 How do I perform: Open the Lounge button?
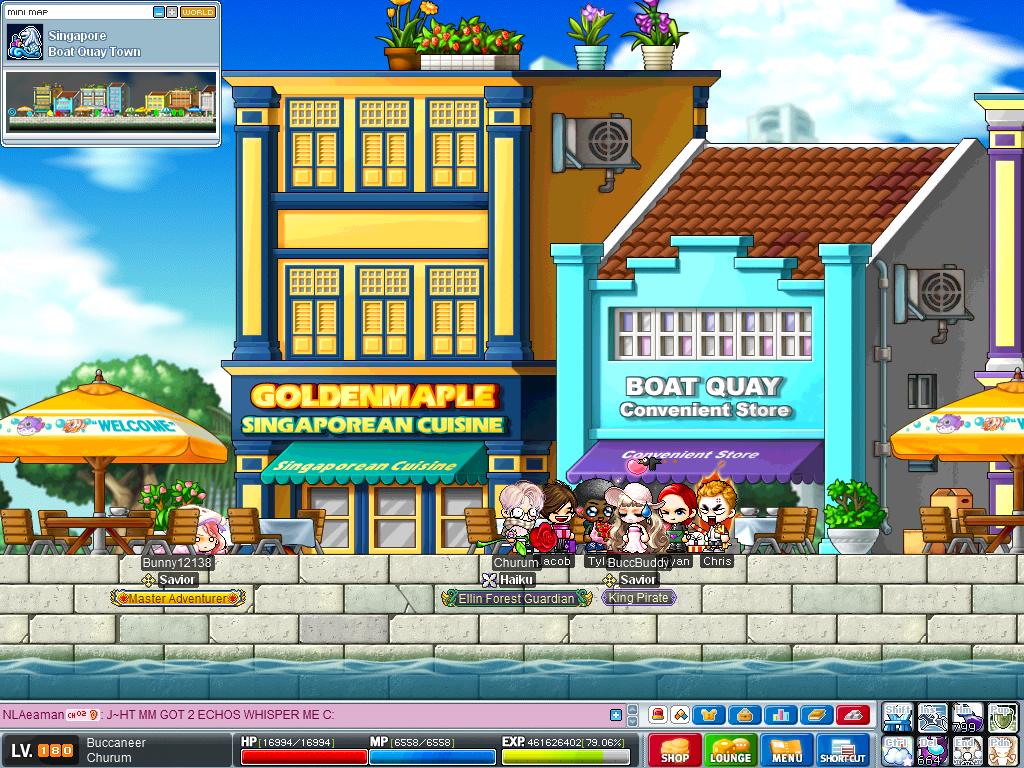(x=730, y=750)
